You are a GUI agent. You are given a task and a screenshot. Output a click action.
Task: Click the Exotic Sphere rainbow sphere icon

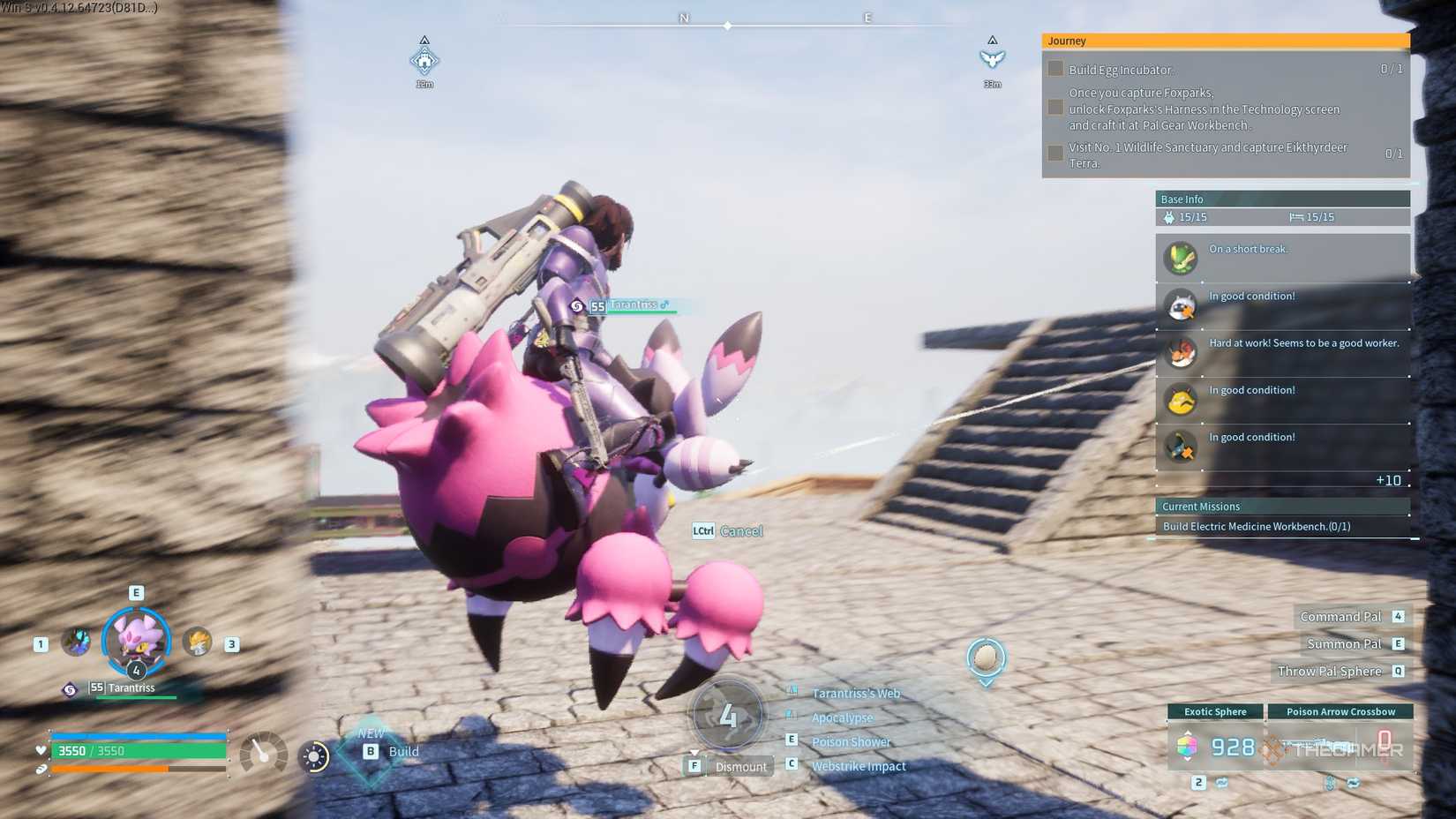(1187, 747)
